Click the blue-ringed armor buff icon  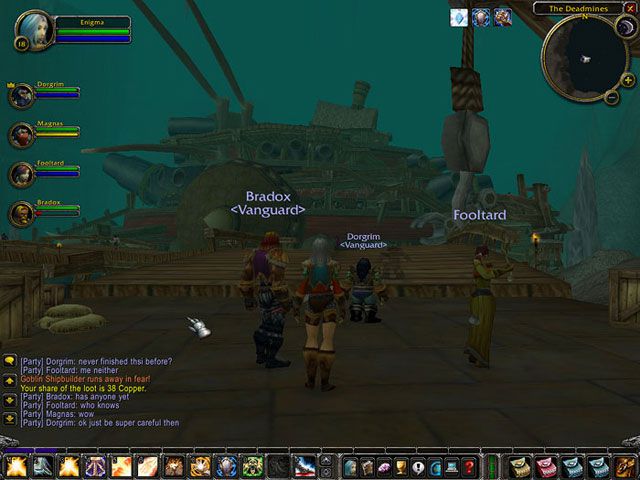481,17
